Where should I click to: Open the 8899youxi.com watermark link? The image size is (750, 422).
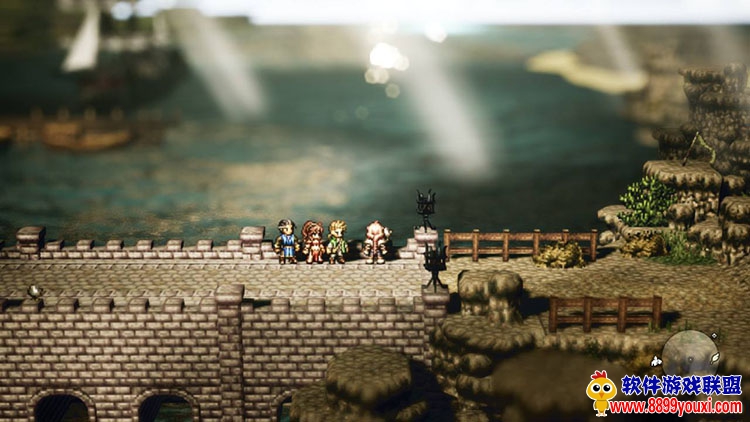676,407
